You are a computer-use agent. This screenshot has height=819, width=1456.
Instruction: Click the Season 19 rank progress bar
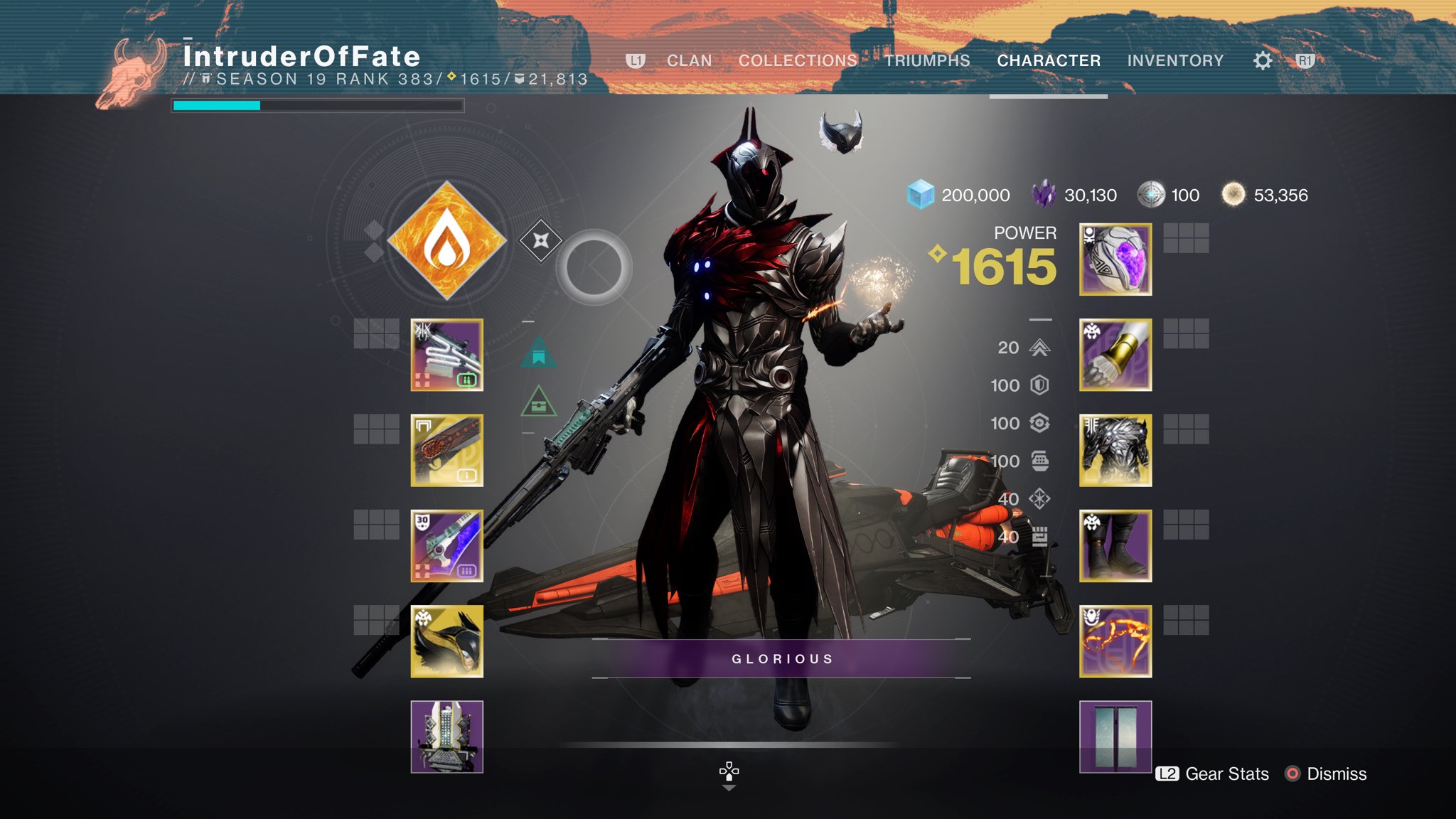coord(316,105)
